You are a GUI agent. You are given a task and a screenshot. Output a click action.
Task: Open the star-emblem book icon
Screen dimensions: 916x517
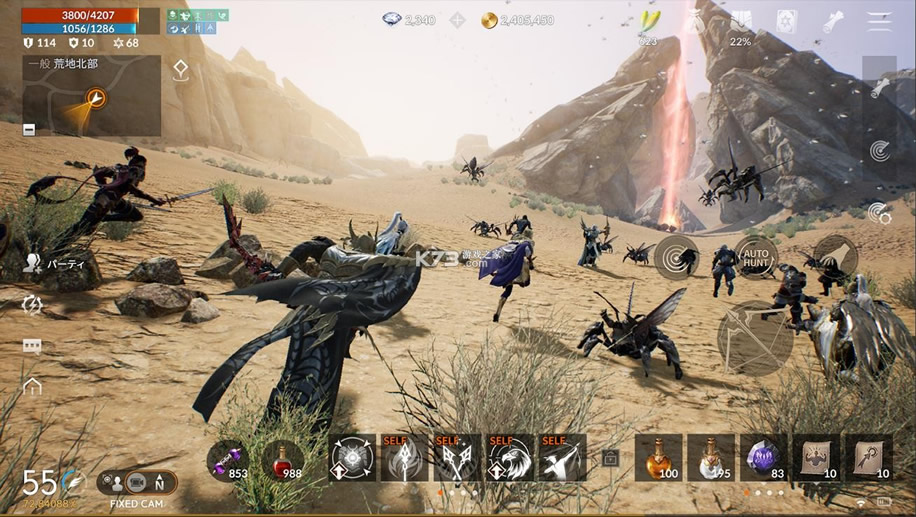point(787,21)
